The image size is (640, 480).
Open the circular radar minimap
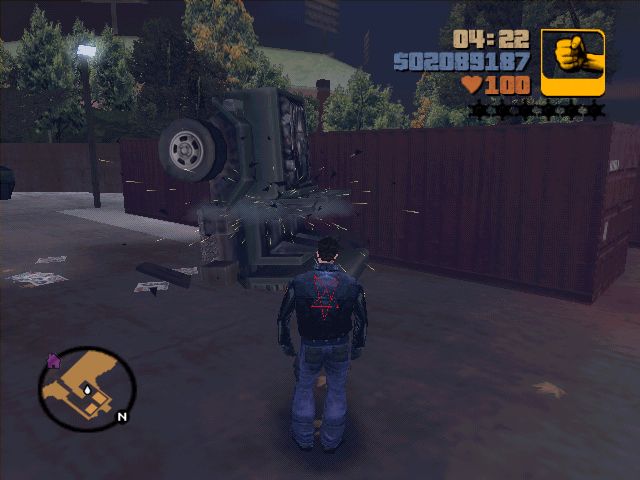click(87, 389)
